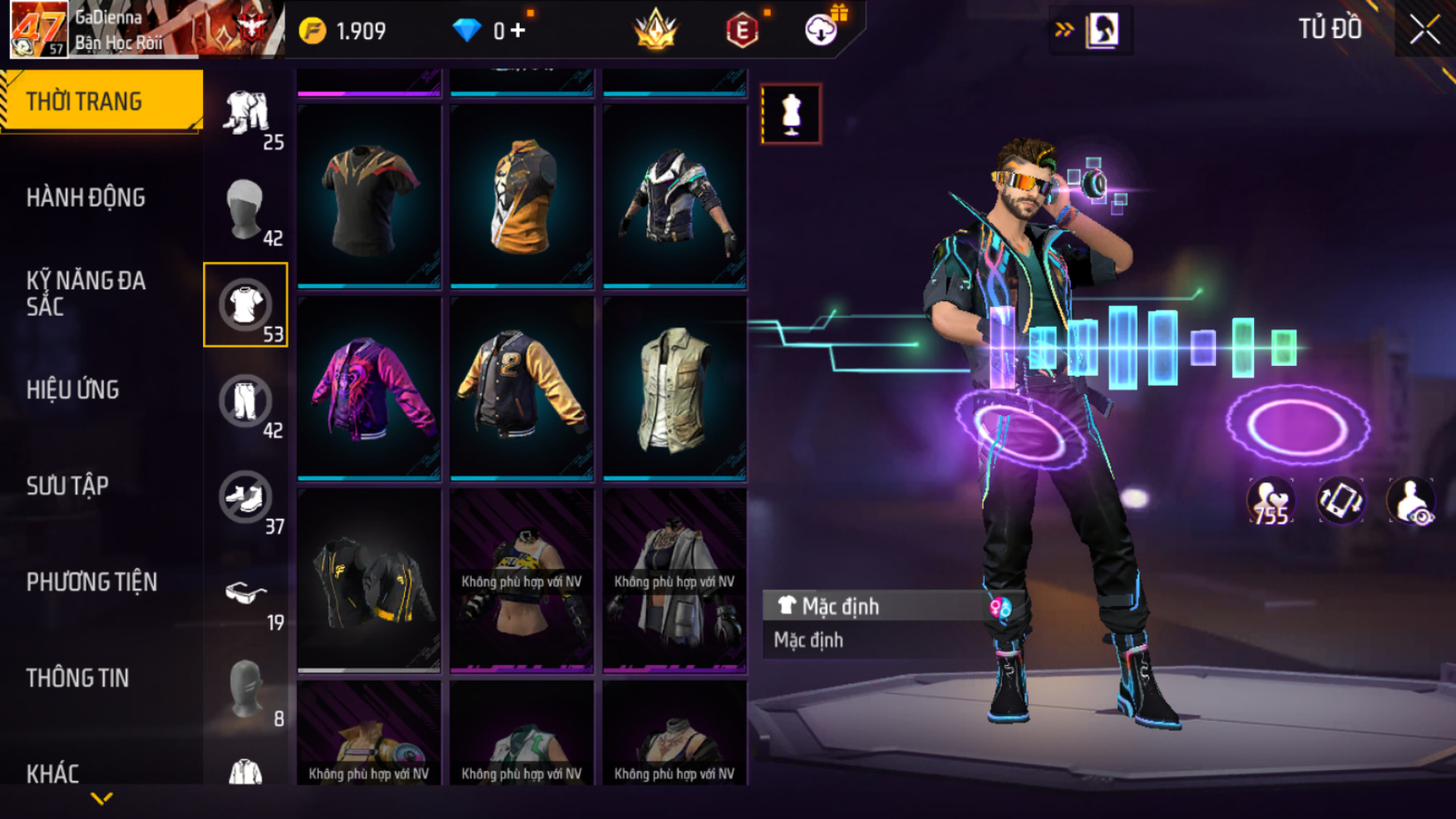Viewport: 1456px width, 819px height.
Task: Select the navy and gold varsity jacket
Action: (x=521, y=389)
